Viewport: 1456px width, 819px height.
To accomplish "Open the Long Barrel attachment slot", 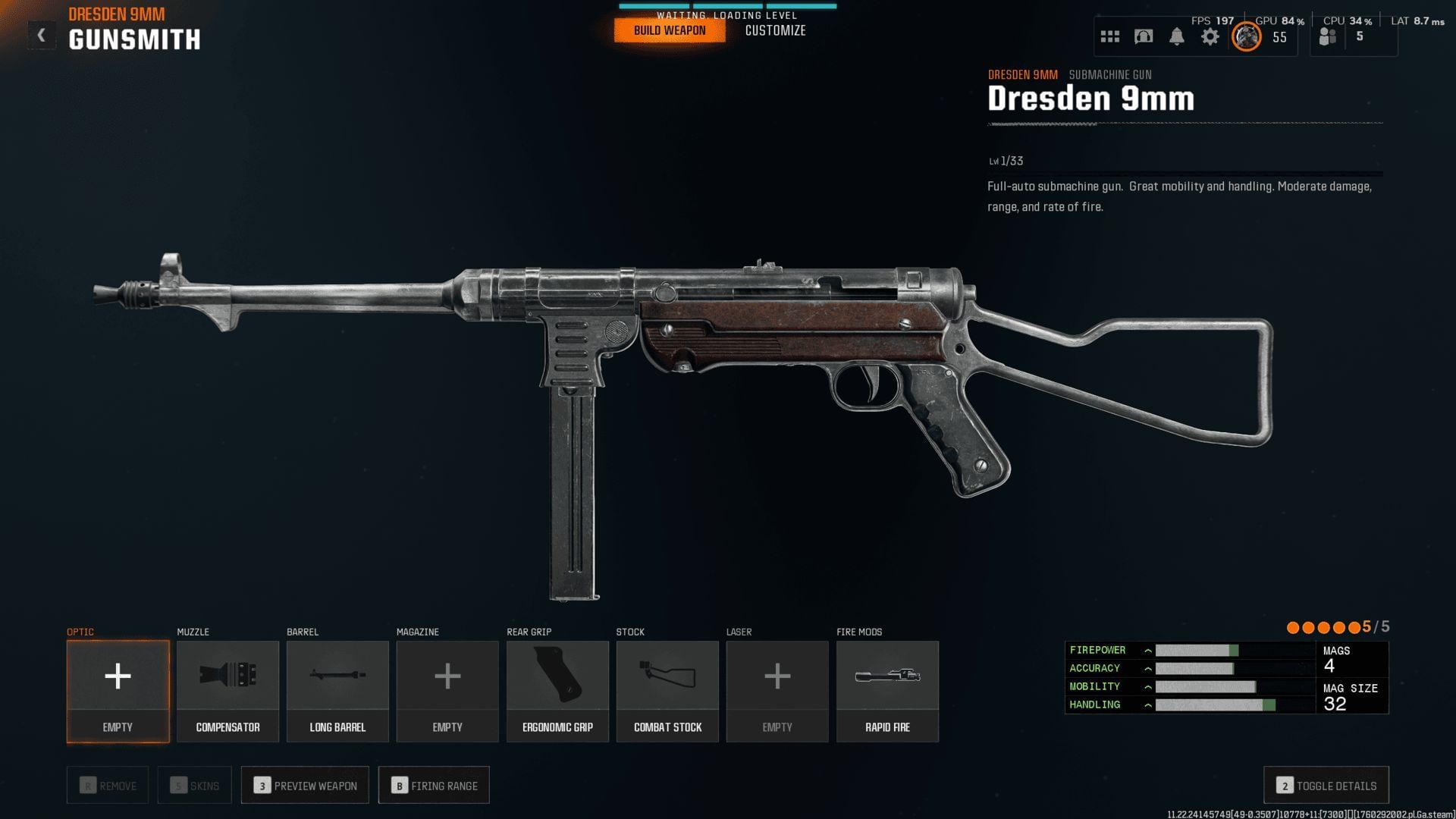I will [x=337, y=691].
